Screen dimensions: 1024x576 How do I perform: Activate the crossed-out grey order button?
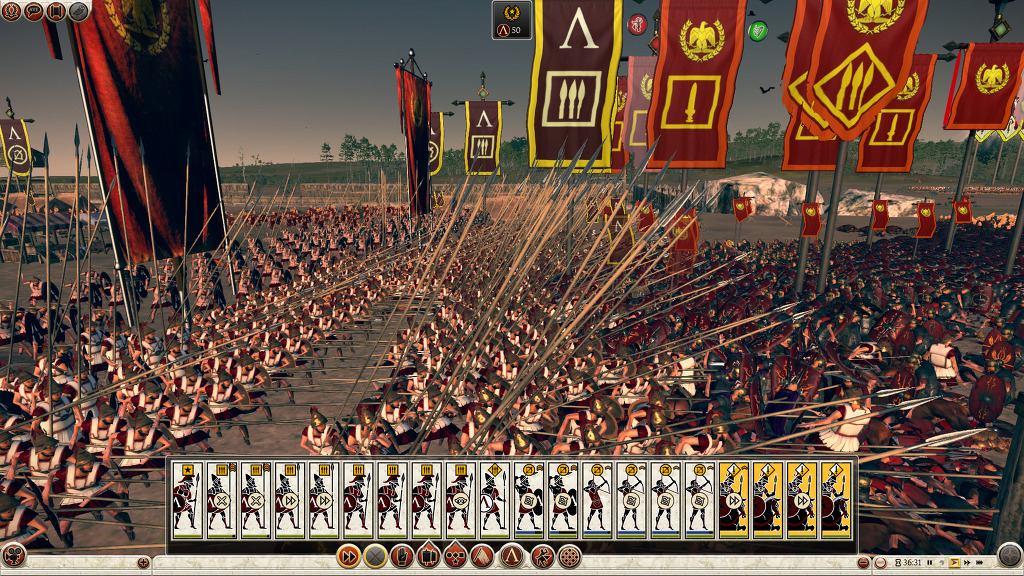(375, 556)
